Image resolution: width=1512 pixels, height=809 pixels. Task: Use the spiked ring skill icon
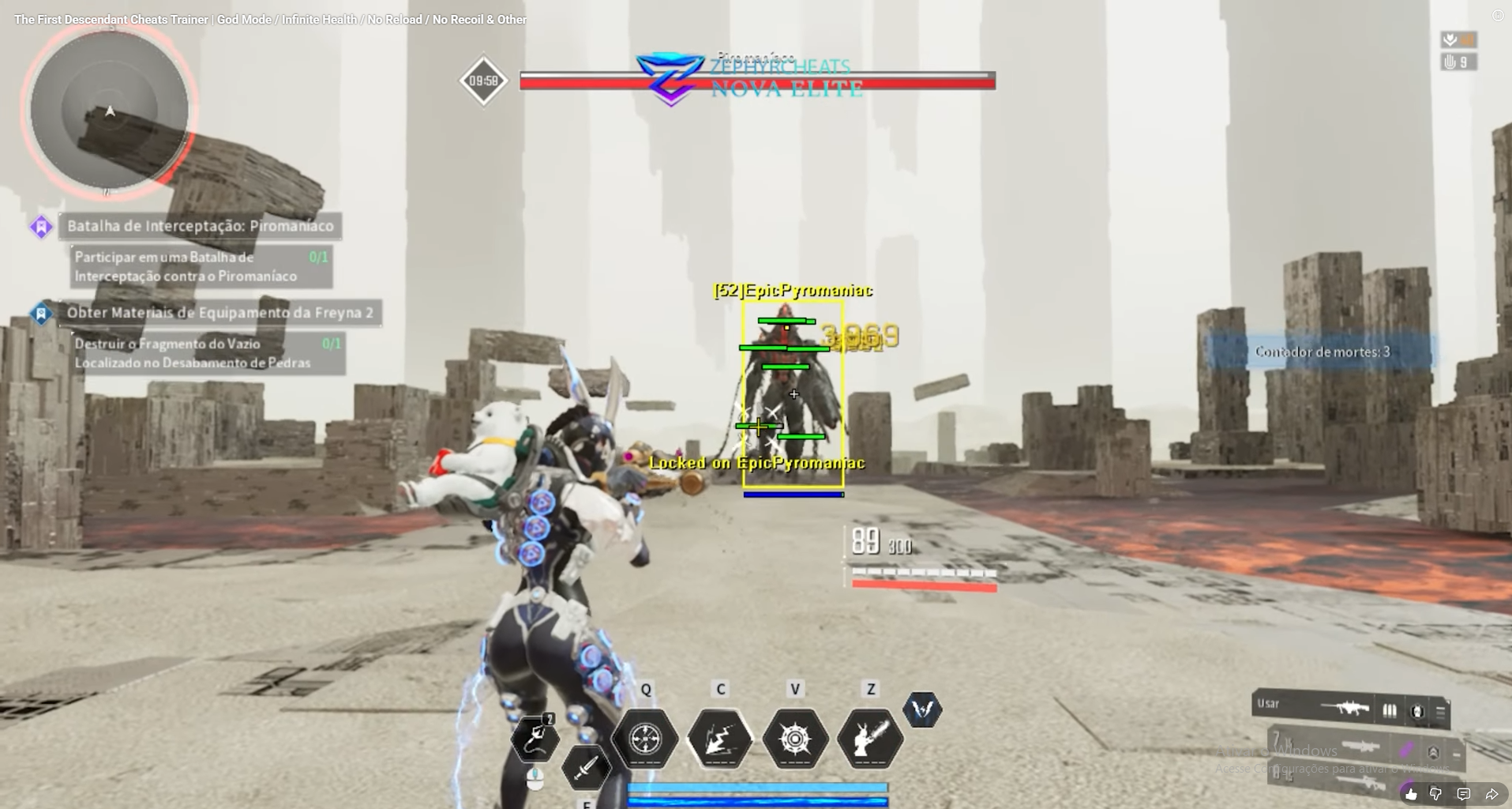click(795, 739)
